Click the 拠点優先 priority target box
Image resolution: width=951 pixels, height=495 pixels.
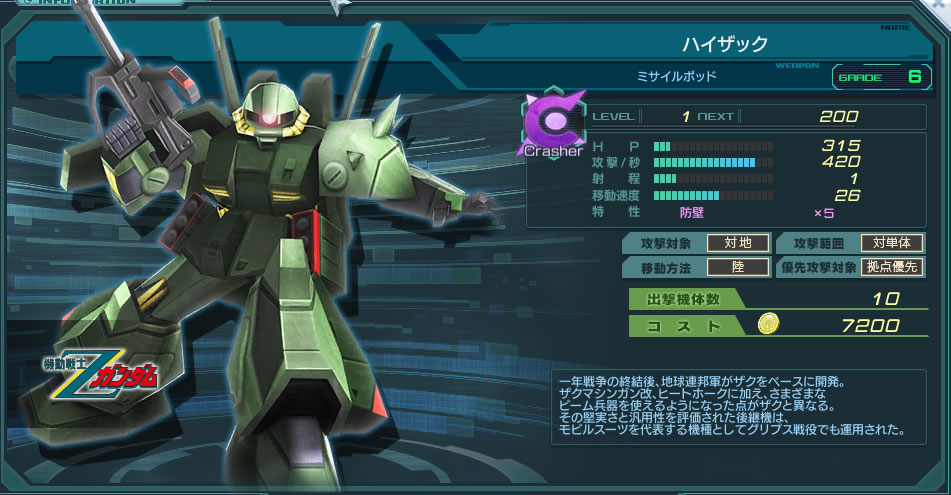892,267
